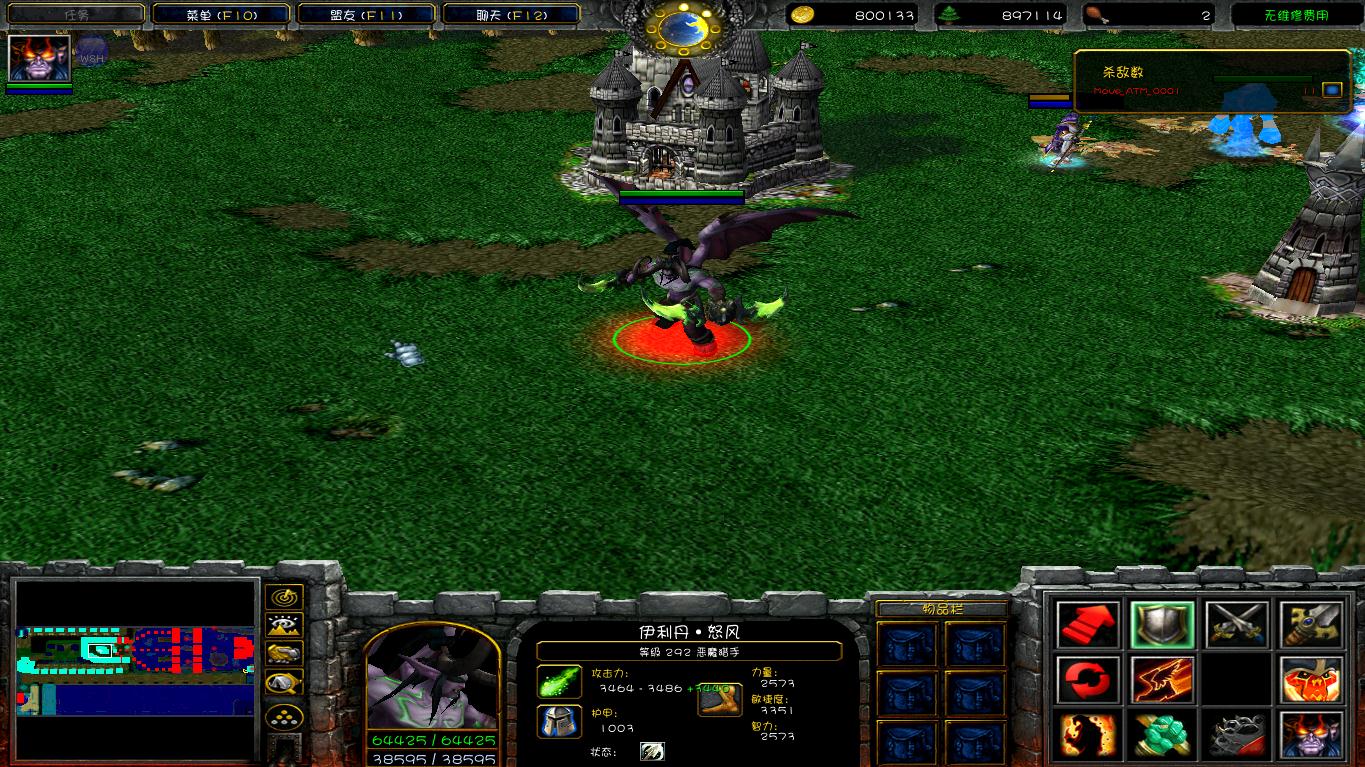This screenshot has width=1365, height=767.
Task: Click the glowing-eyed demon hunter ability icon
Action: [x=1311, y=736]
